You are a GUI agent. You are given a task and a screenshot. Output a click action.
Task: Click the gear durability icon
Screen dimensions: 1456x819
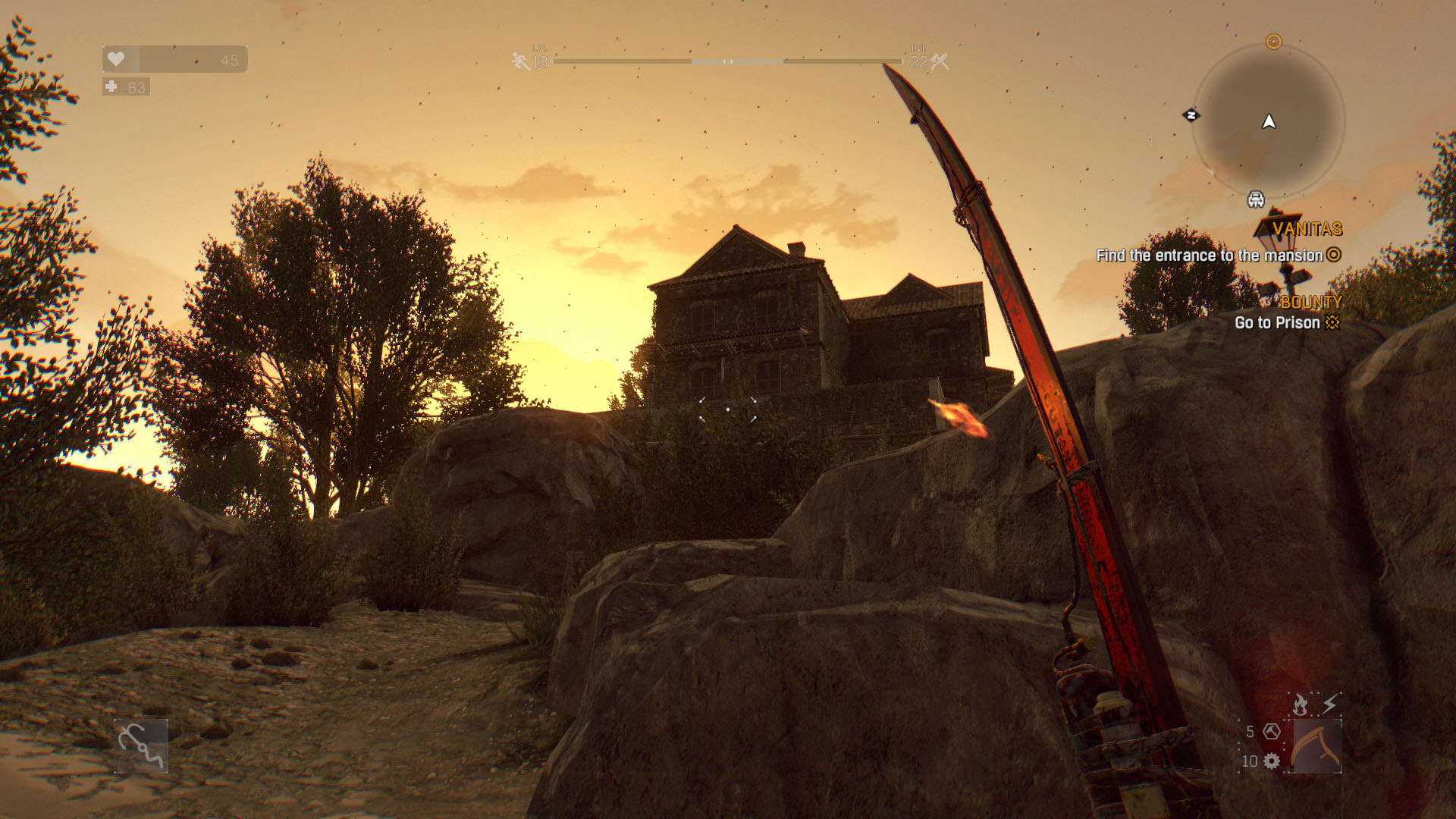coord(1272,761)
